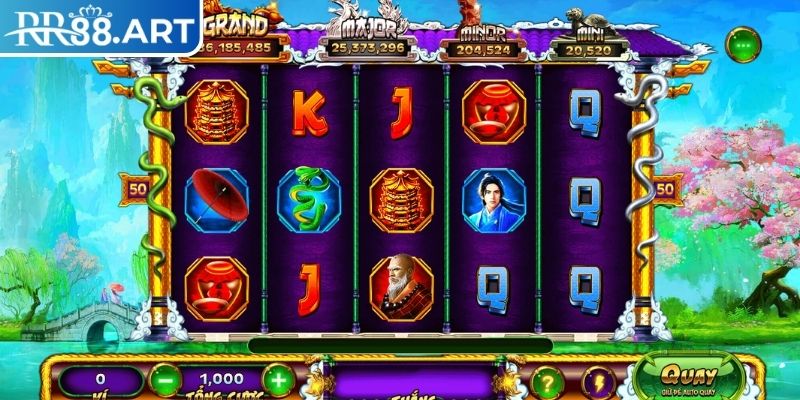Open the question mark help button

[x=546, y=381]
